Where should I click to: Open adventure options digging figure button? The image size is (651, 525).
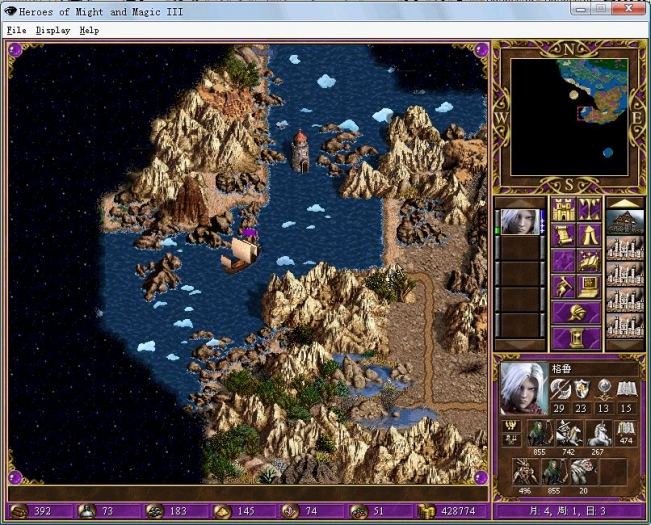pyautogui.click(x=563, y=288)
